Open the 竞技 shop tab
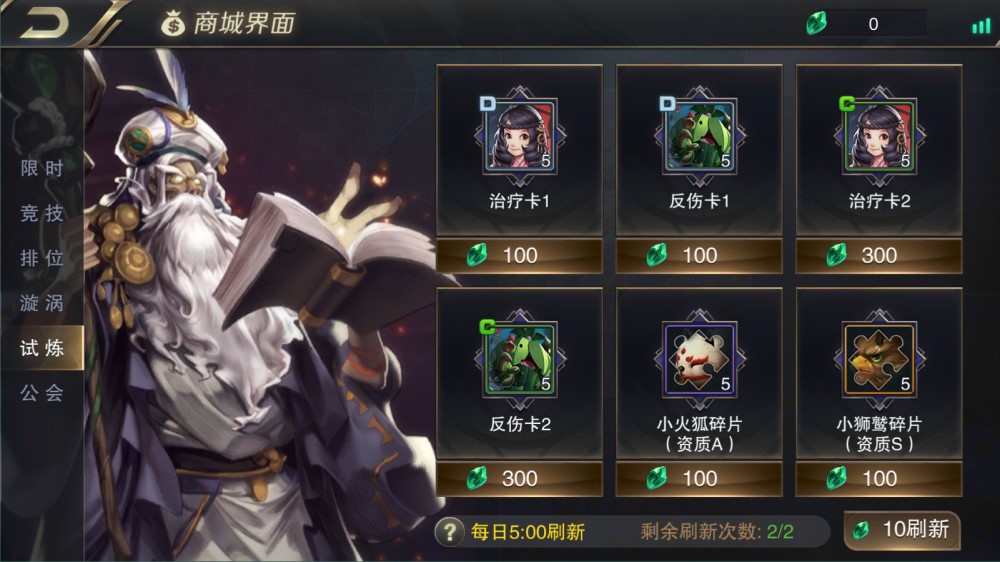The image size is (1000, 562). tap(42, 213)
